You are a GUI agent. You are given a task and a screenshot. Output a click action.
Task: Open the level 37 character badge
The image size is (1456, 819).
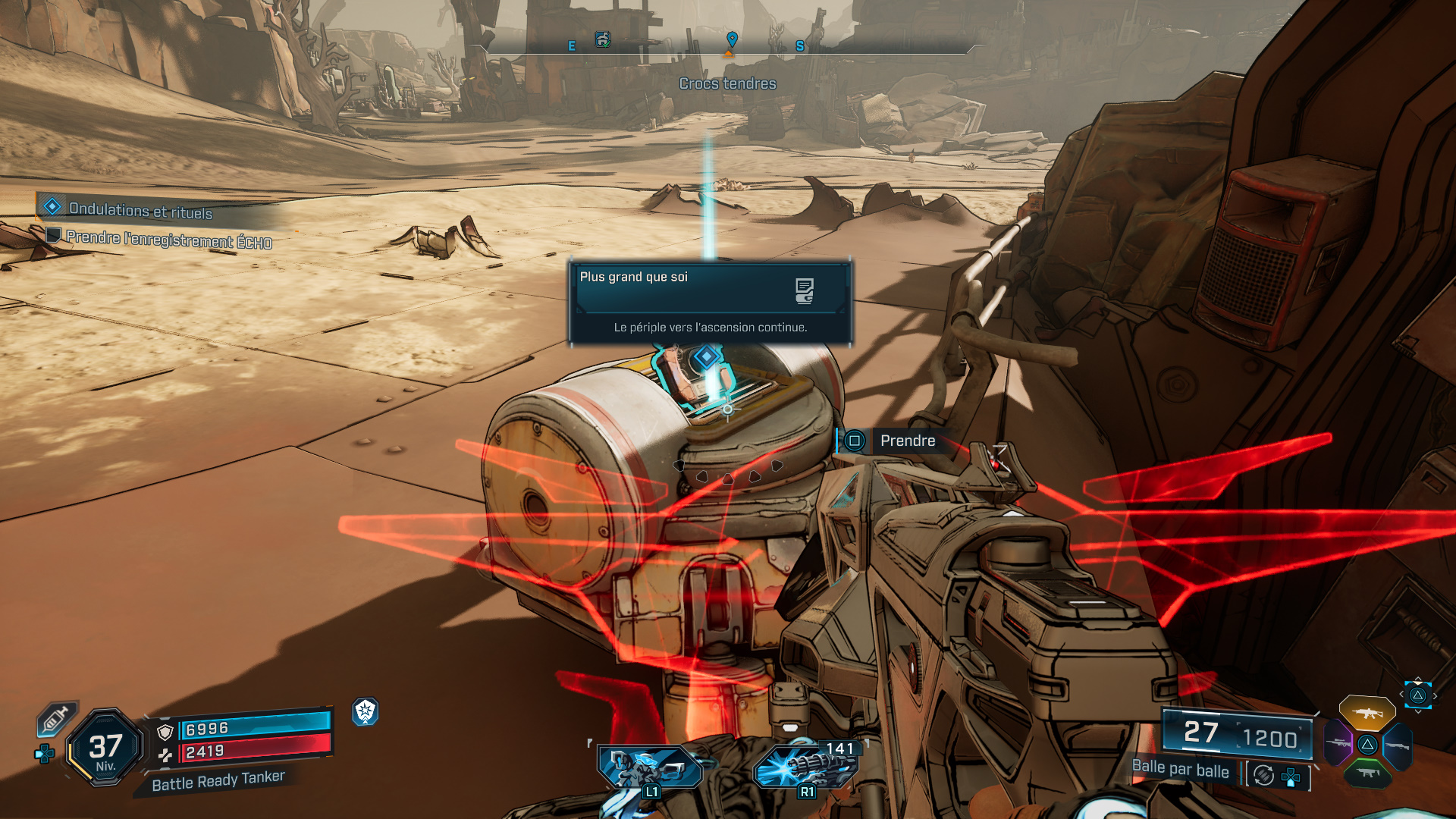[x=105, y=748]
